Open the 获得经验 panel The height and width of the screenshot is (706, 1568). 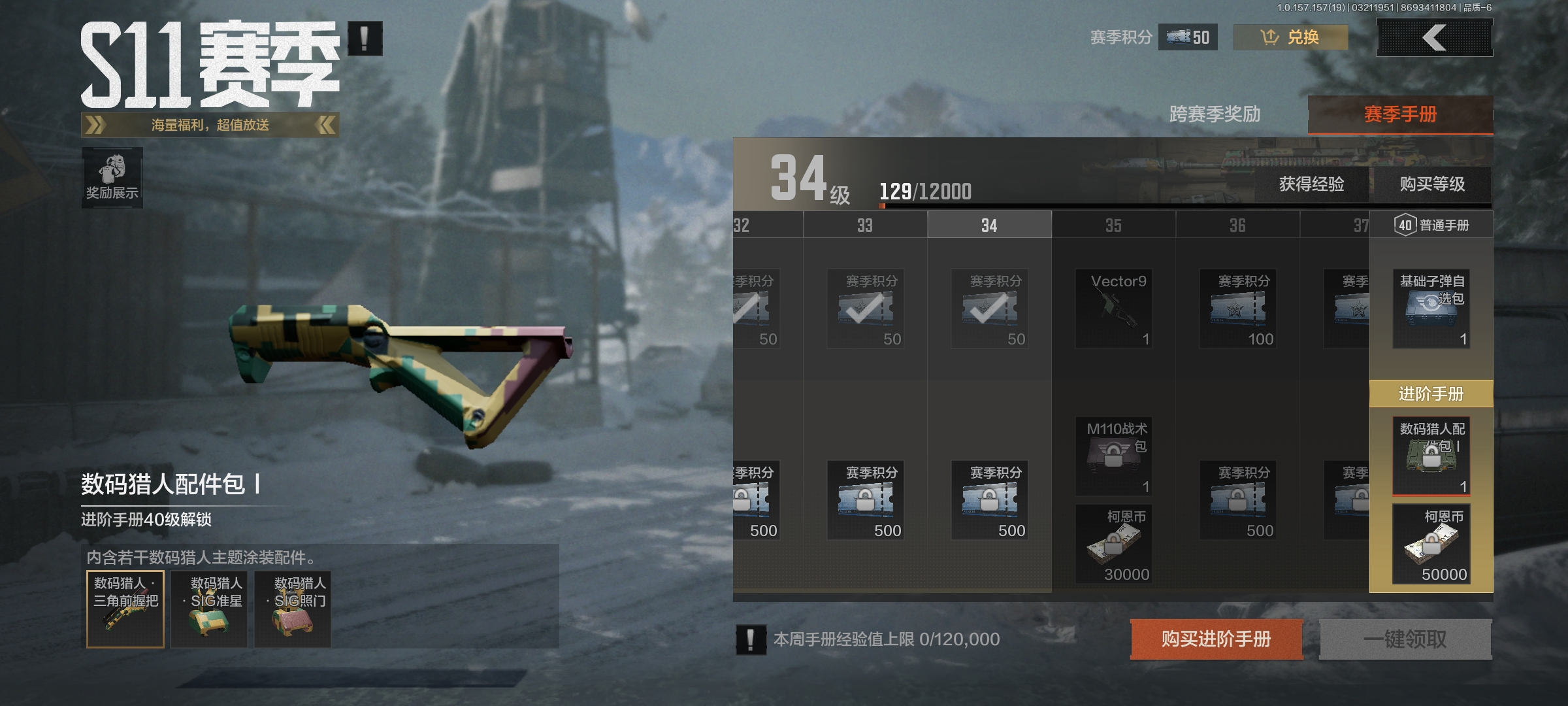coord(1311,184)
